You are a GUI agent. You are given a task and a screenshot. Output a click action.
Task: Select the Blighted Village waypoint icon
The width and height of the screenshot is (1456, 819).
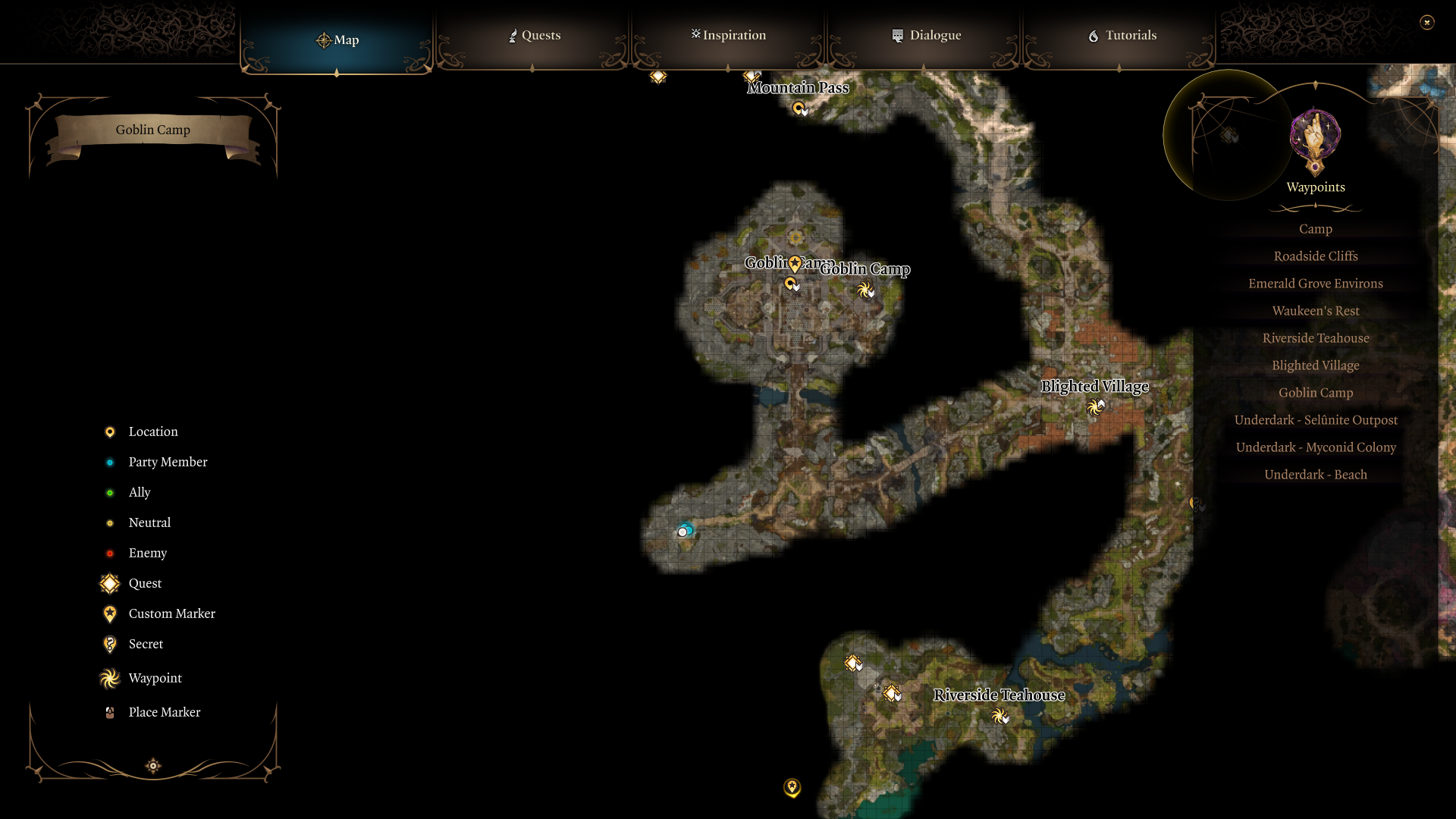tap(1094, 407)
